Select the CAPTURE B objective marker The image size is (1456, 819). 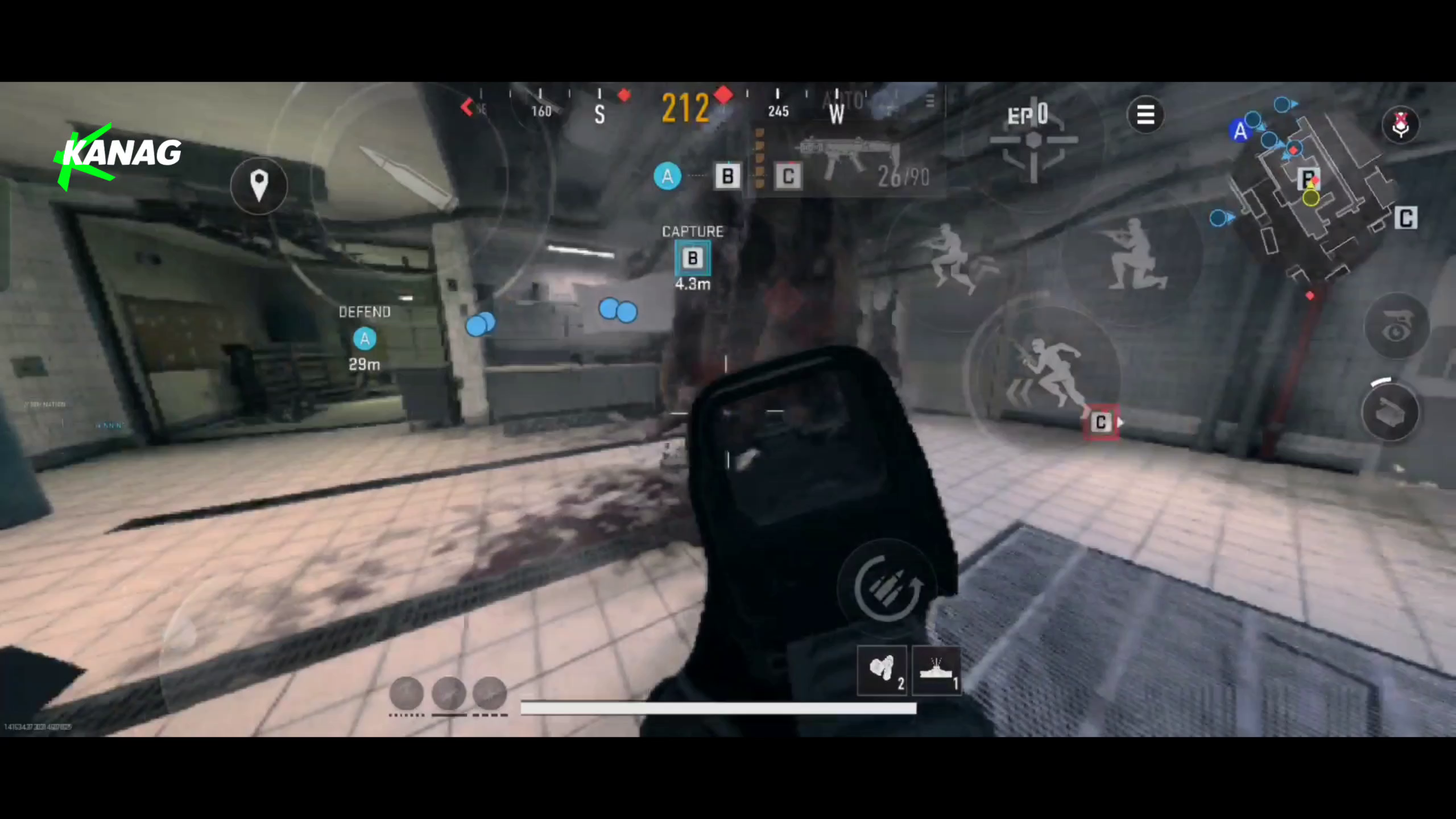pyautogui.click(x=692, y=259)
